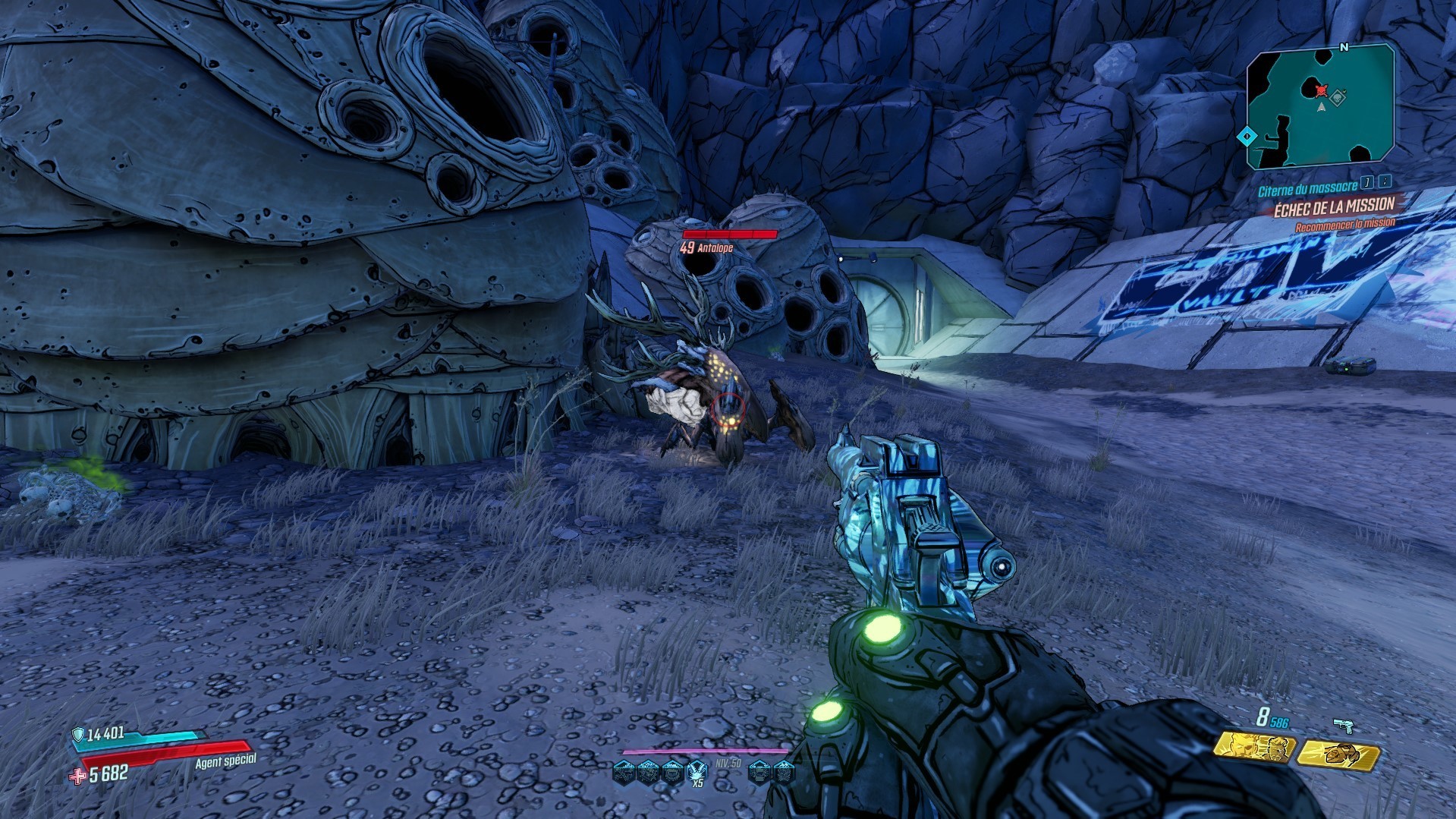Screen dimensions: 1456x819
Task: Select the second weapon slot icon
Action: (x=649, y=772)
